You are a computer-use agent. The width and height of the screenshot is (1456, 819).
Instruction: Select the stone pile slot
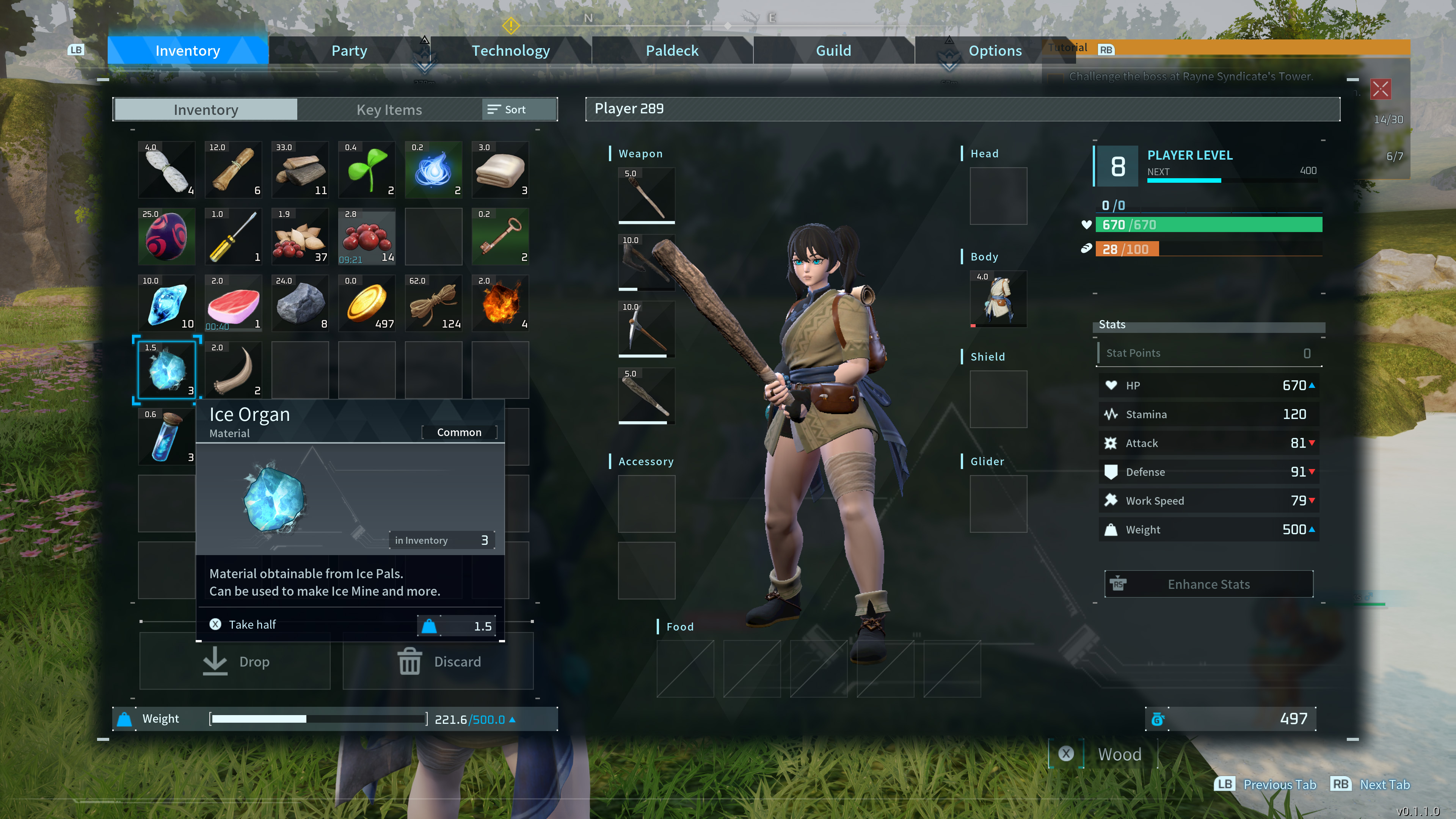pos(300,303)
